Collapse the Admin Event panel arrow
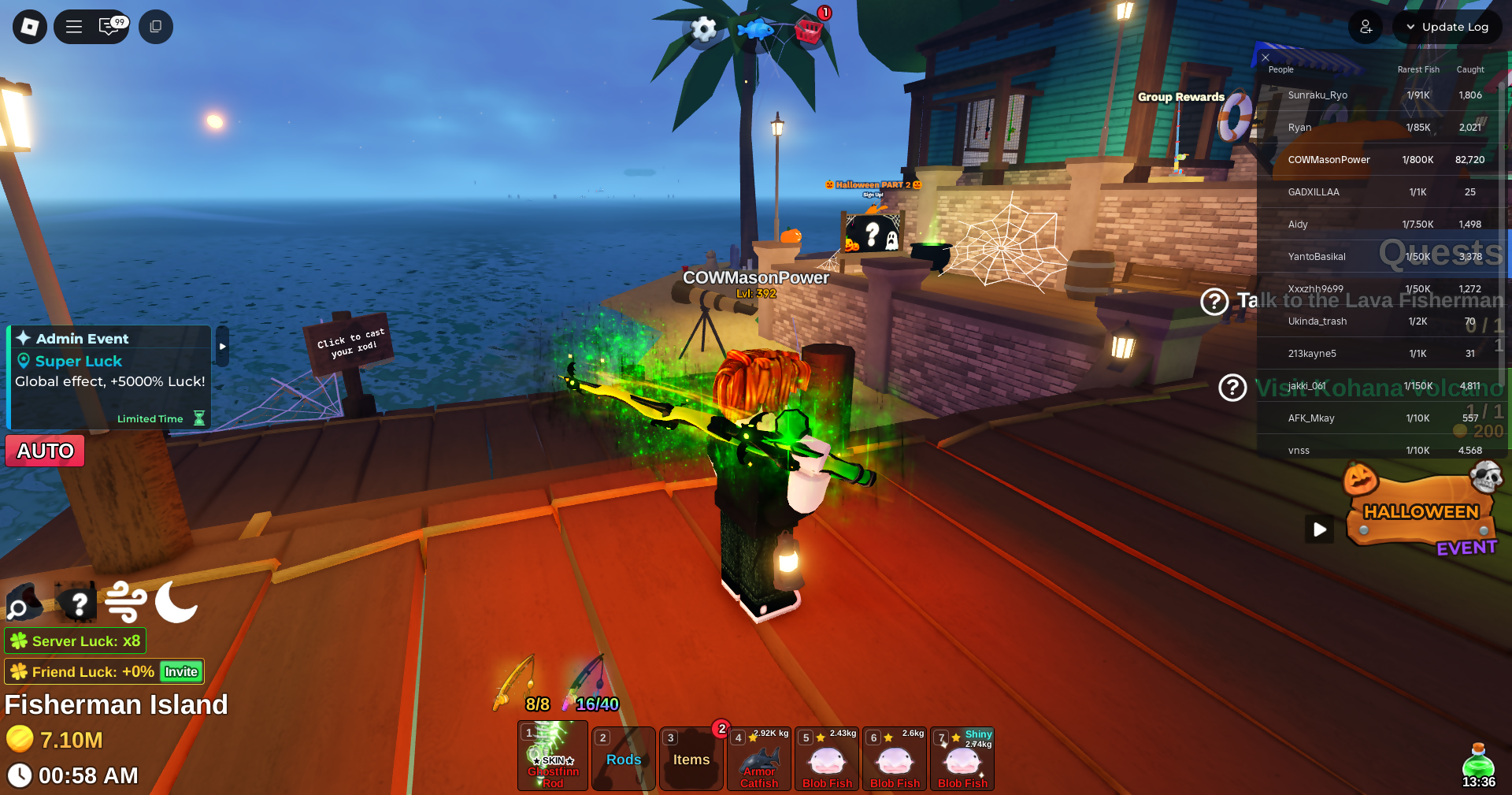This screenshot has width=1512, height=795. pyautogui.click(x=223, y=346)
